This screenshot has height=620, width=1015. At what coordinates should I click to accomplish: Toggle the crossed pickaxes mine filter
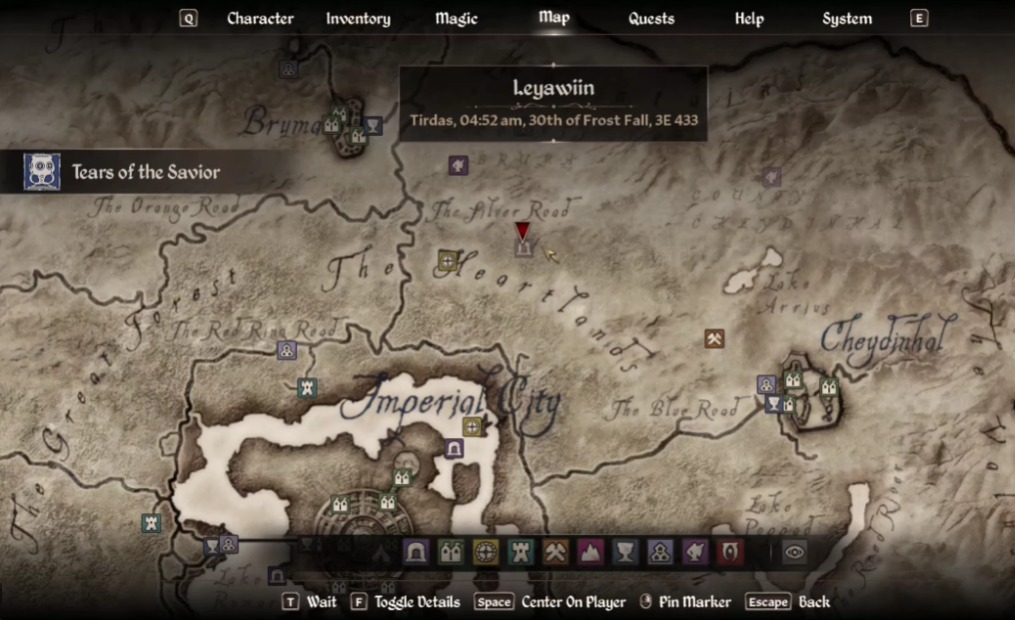[x=556, y=552]
